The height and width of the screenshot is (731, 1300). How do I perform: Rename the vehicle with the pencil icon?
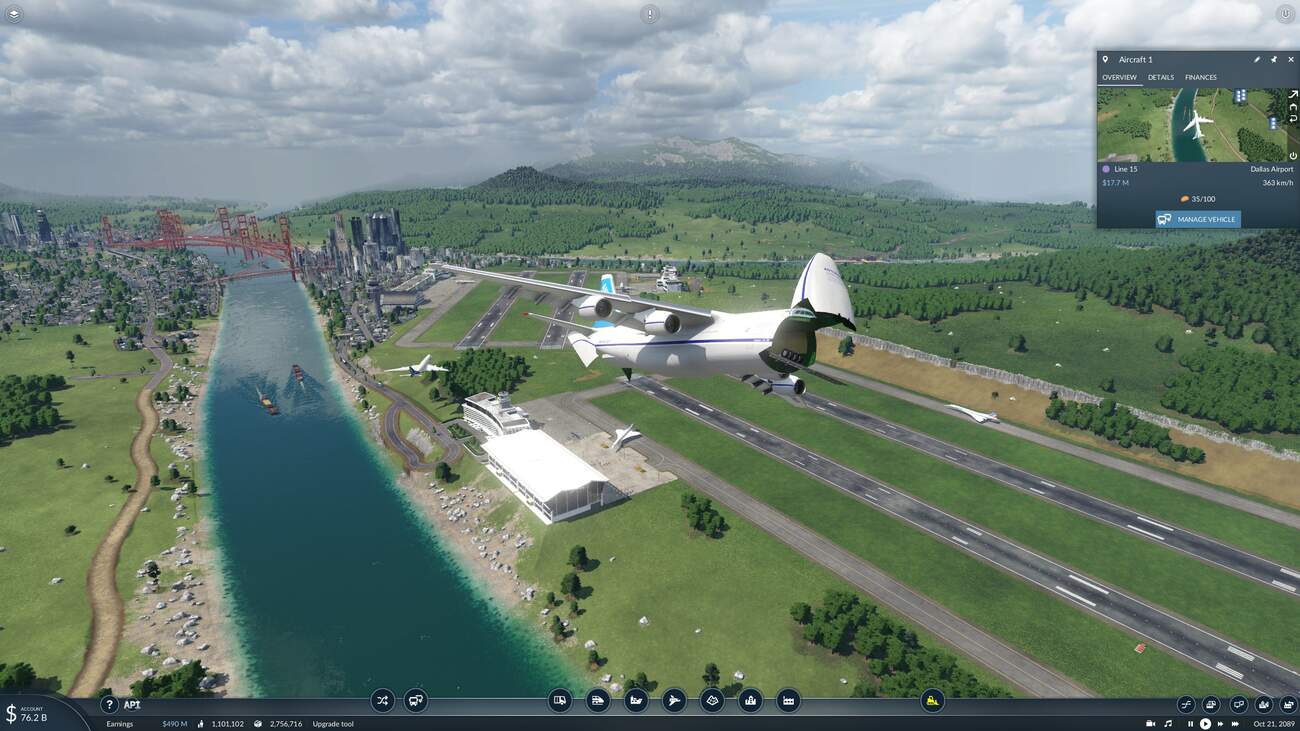[x=1257, y=60]
